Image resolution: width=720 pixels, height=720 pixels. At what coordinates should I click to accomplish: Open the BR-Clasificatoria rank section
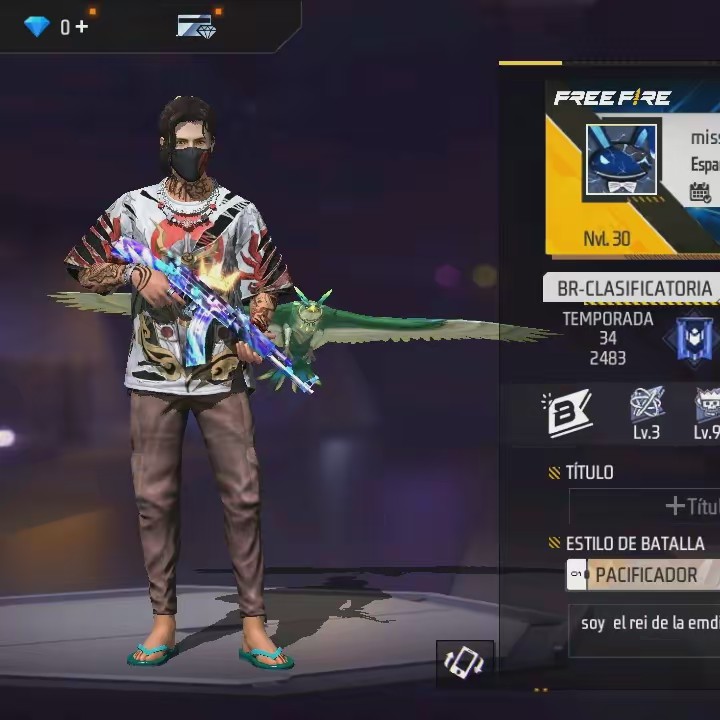(x=634, y=288)
